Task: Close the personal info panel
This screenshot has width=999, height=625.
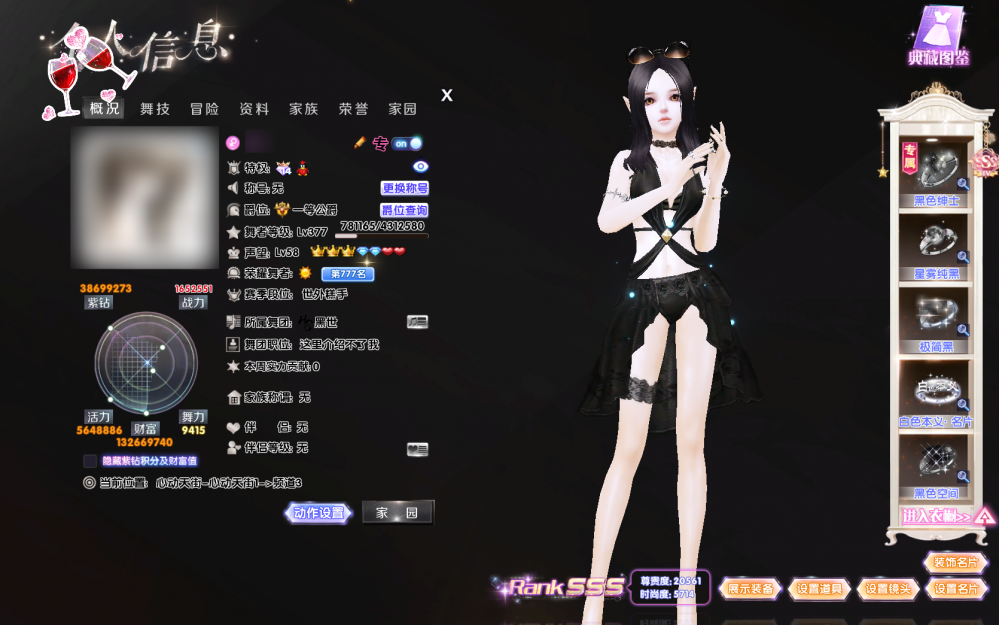Action: [x=447, y=95]
